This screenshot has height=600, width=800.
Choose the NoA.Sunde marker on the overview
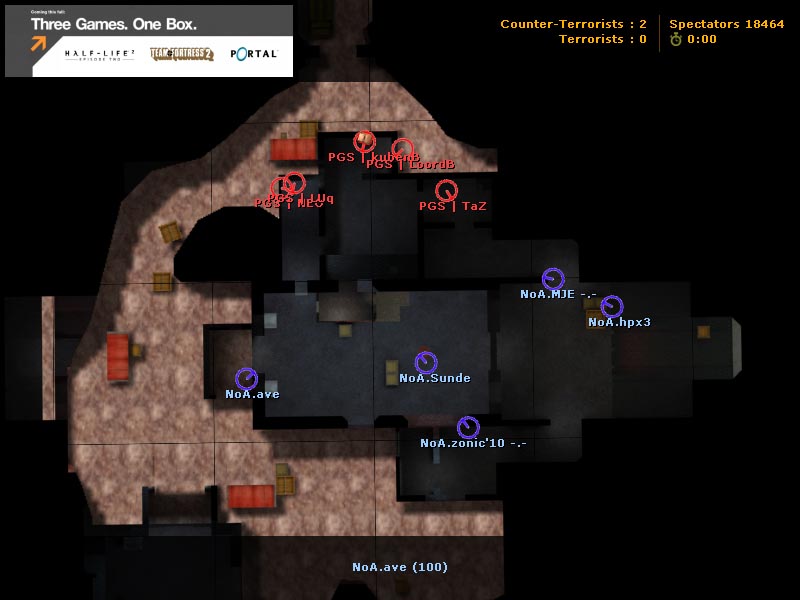[426, 362]
